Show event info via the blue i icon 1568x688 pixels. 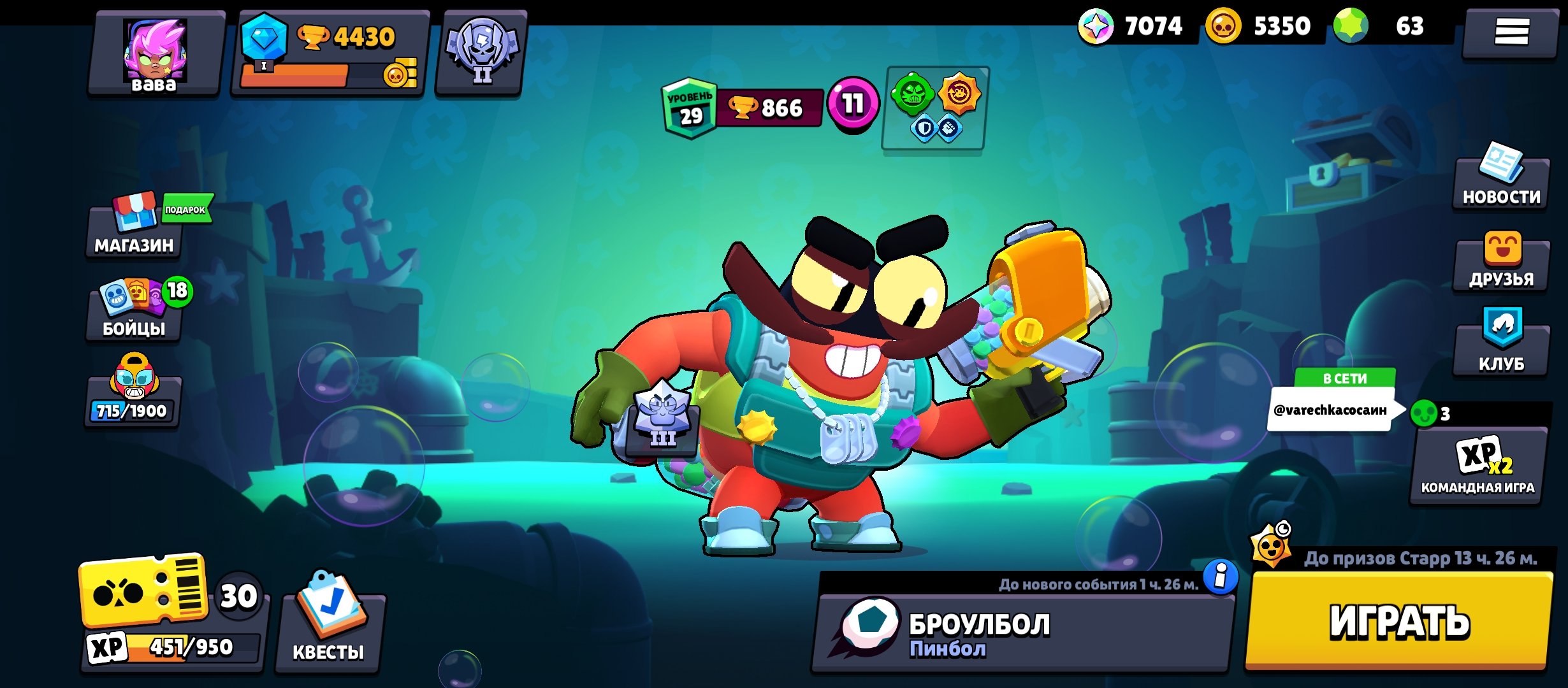1221,577
